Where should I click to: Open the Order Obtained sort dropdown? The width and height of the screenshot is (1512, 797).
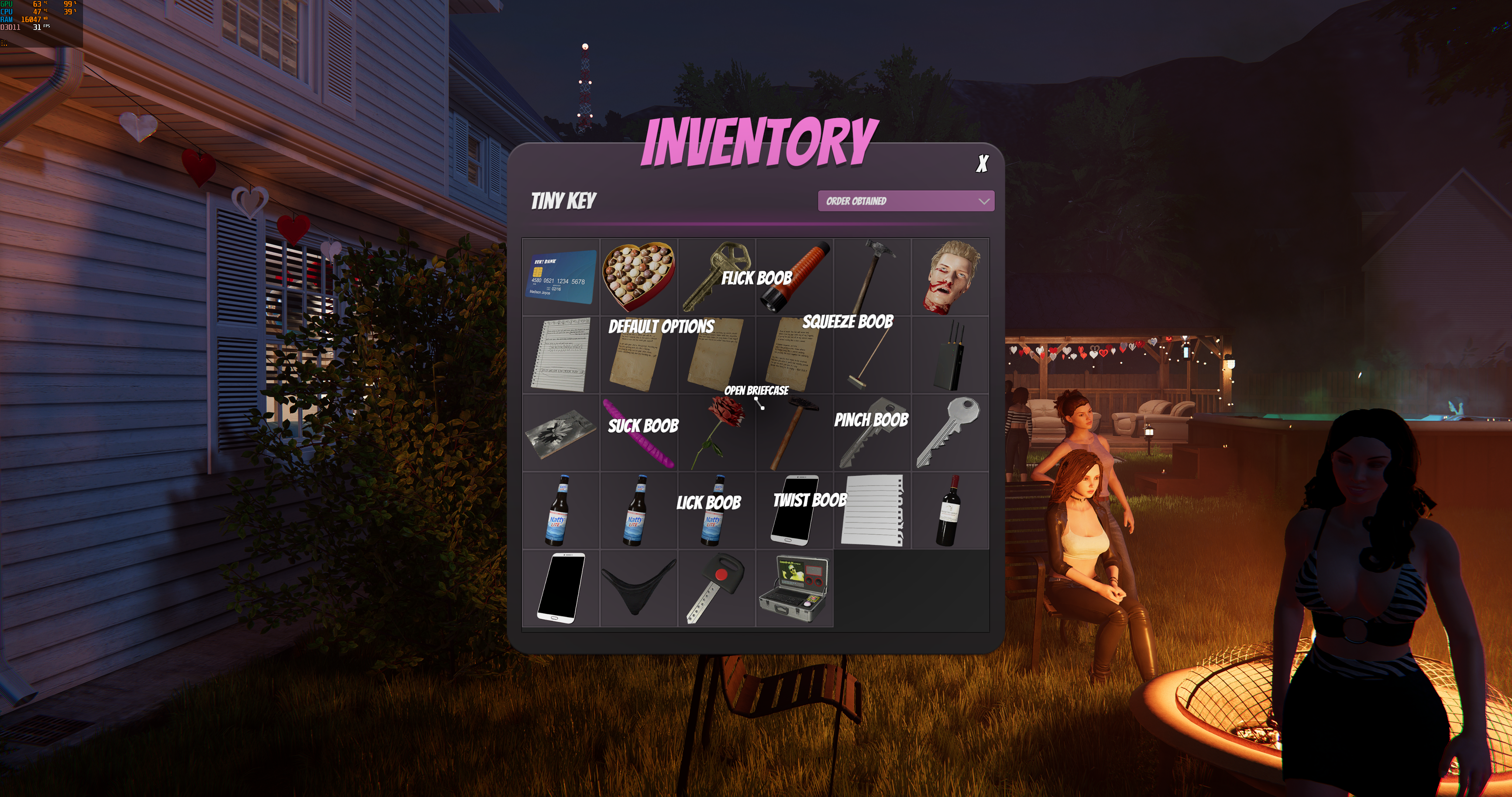point(906,201)
